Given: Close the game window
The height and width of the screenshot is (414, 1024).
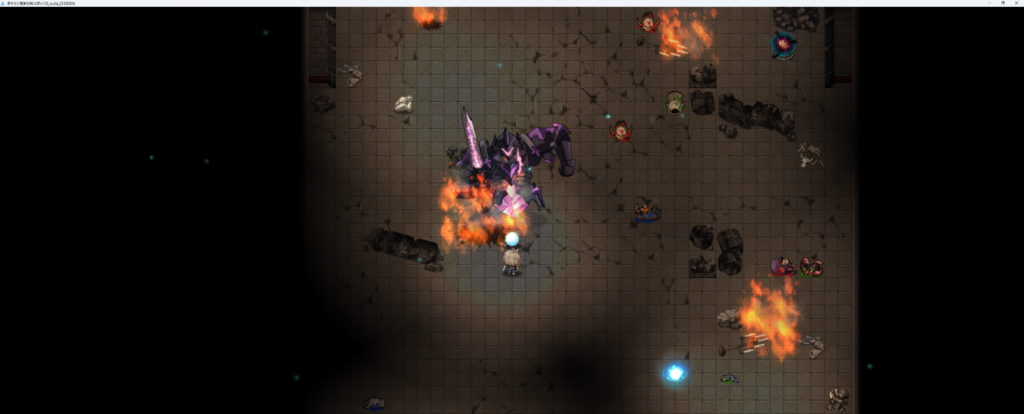Looking at the screenshot, I should point(1016,3).
